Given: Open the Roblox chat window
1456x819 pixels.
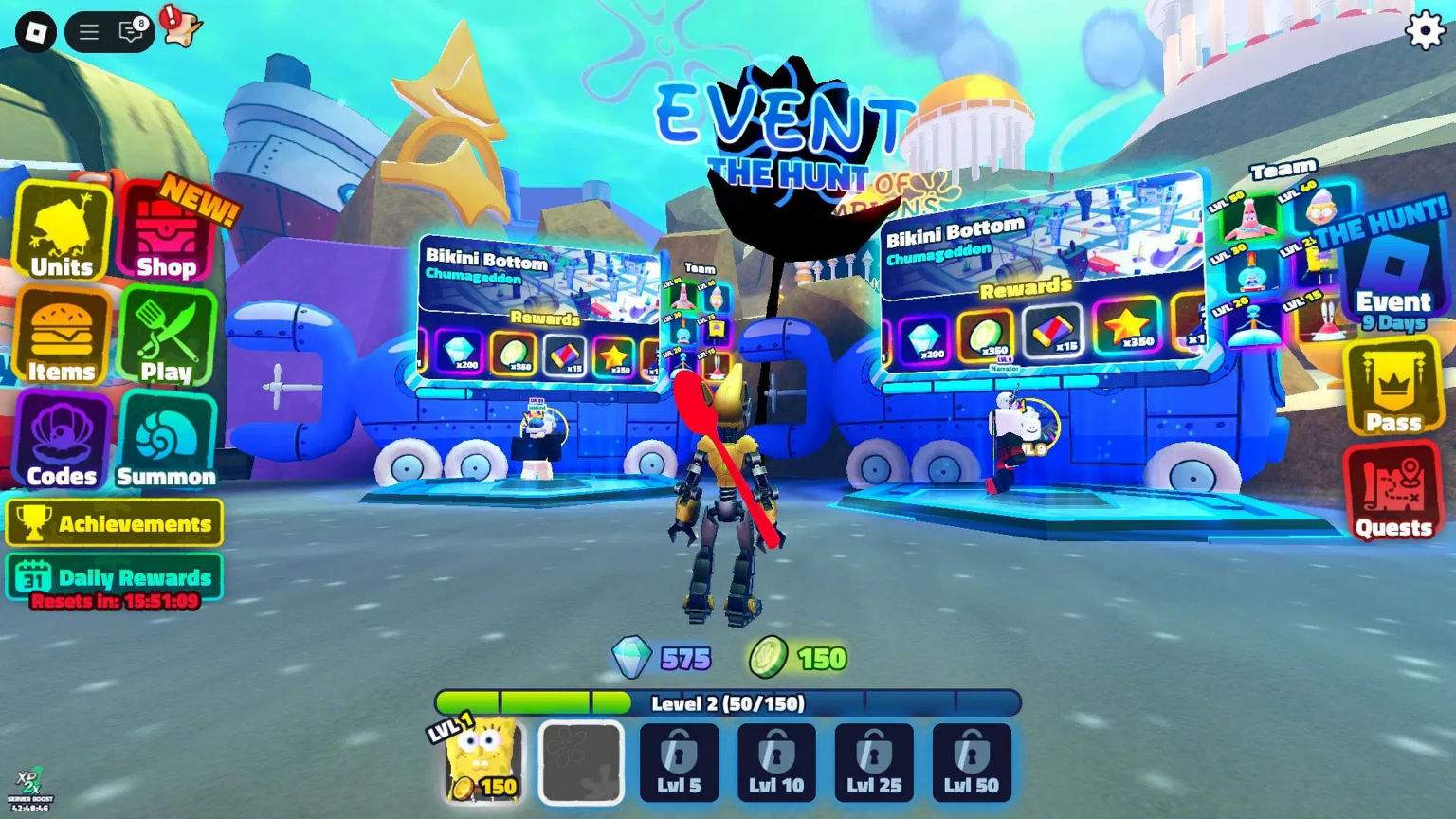Looking at the screenshot, I should click(131, 32).
